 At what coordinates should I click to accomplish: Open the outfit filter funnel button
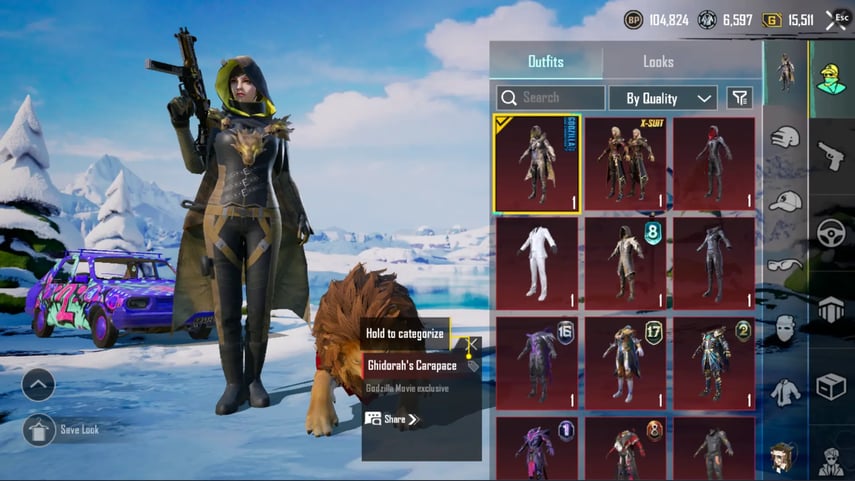(x=739, y=98)
